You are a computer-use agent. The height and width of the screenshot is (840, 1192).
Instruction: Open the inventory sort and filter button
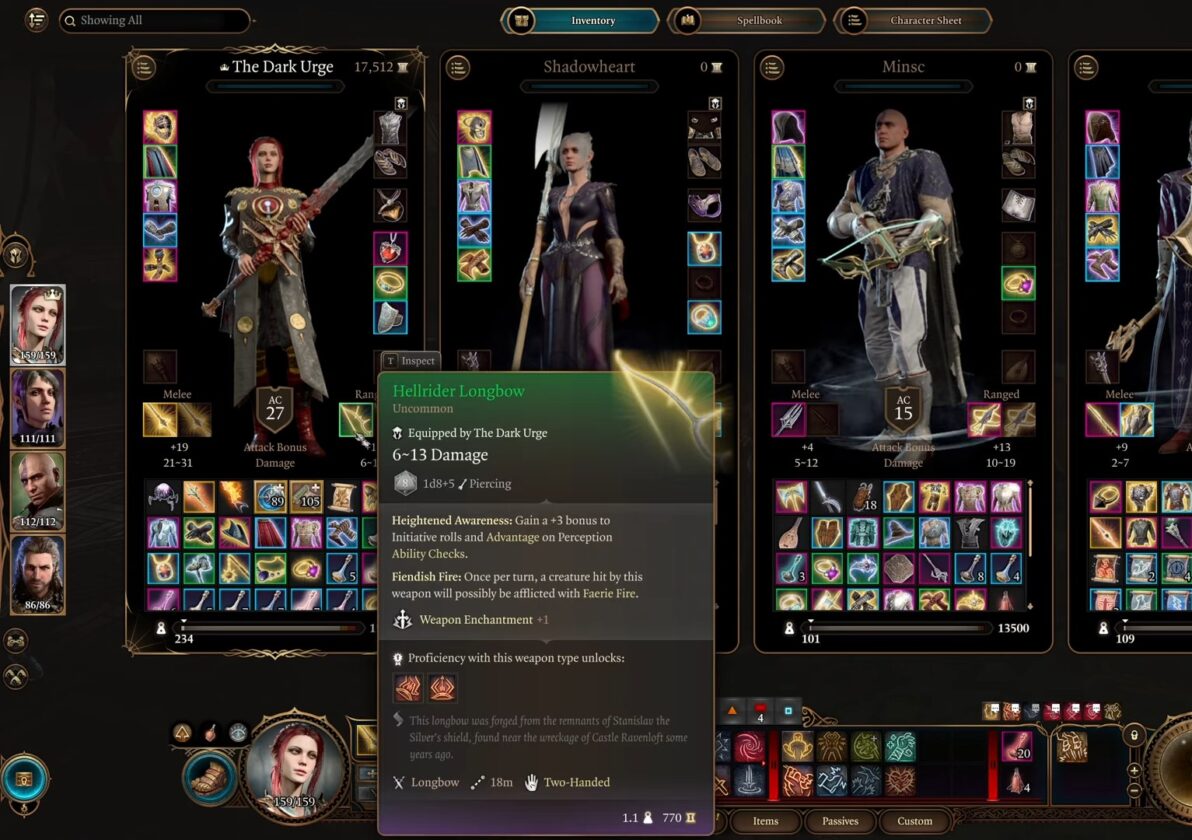[x=37, y=20]
